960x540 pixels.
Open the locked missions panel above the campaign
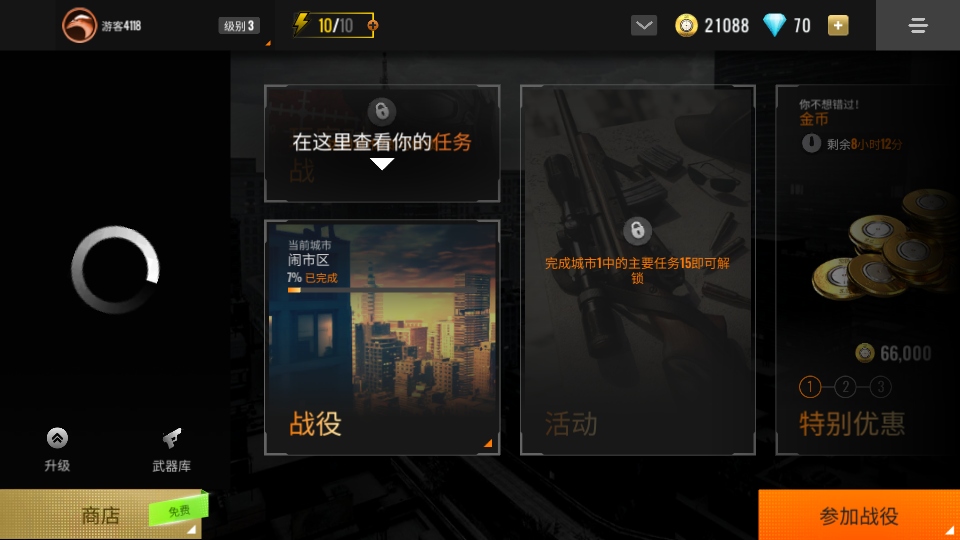coord(382,143)
